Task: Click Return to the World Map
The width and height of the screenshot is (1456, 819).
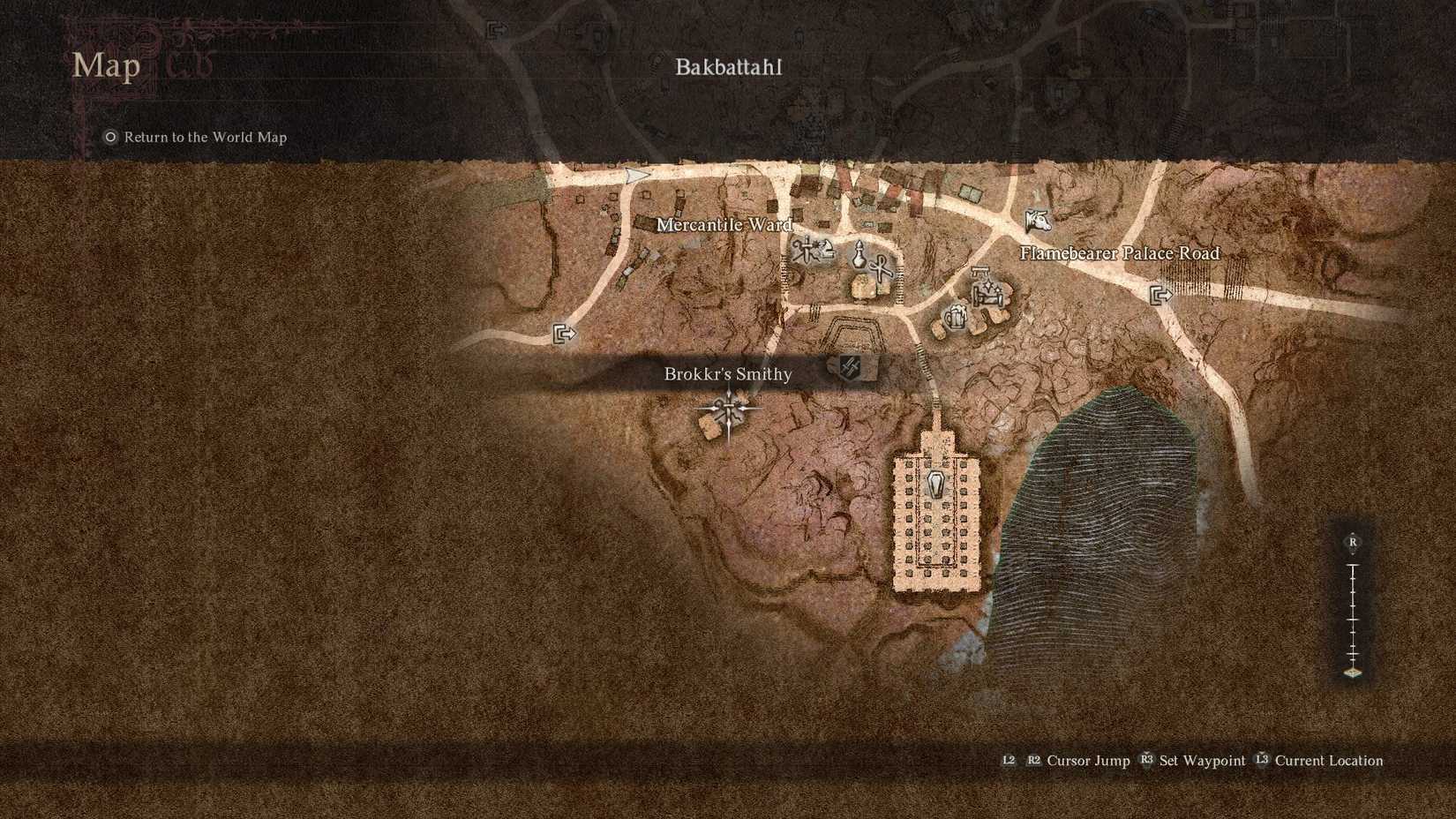Action: [205, 137]
